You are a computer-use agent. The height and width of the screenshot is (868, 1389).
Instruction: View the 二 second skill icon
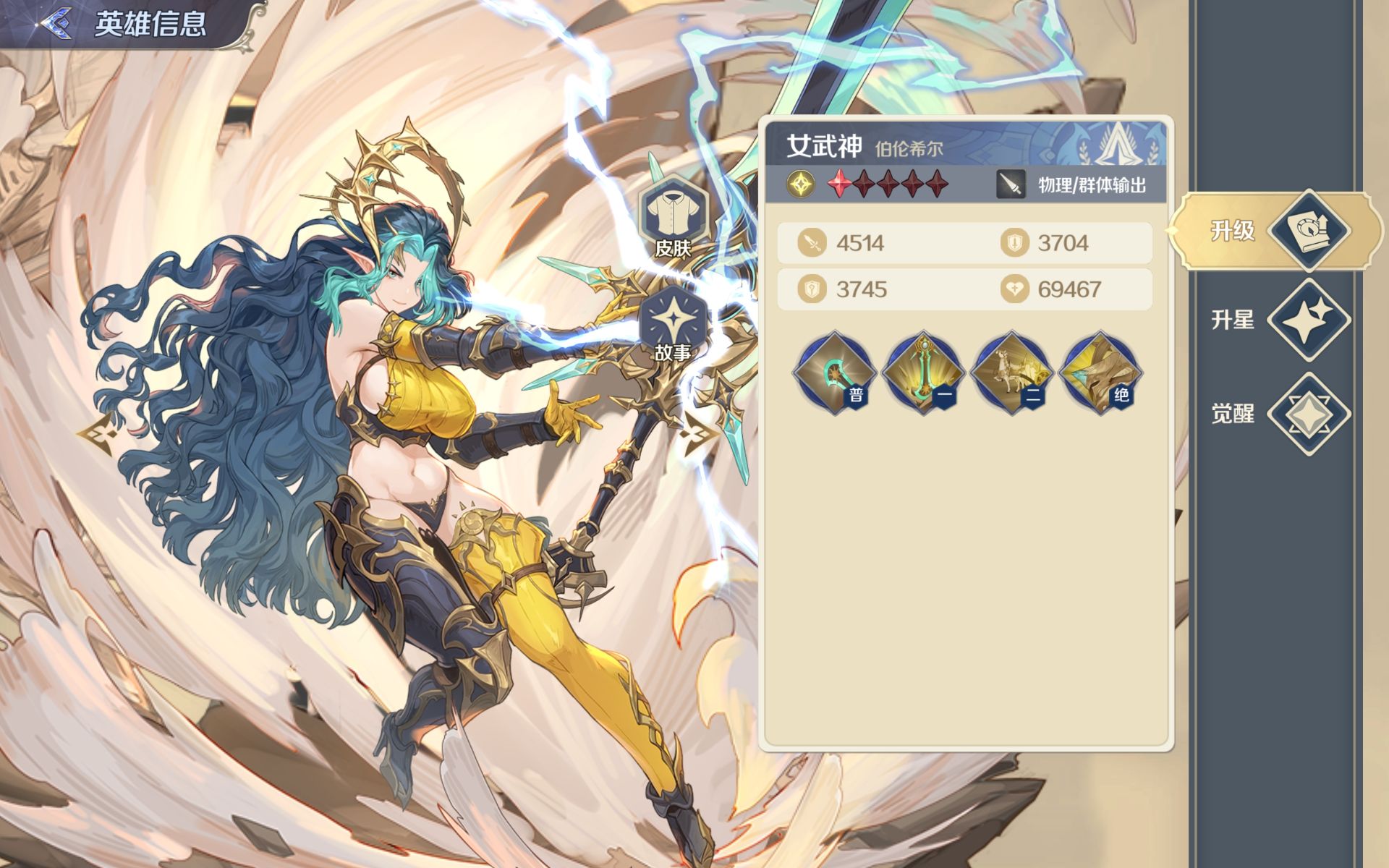tap(1011, 373)
